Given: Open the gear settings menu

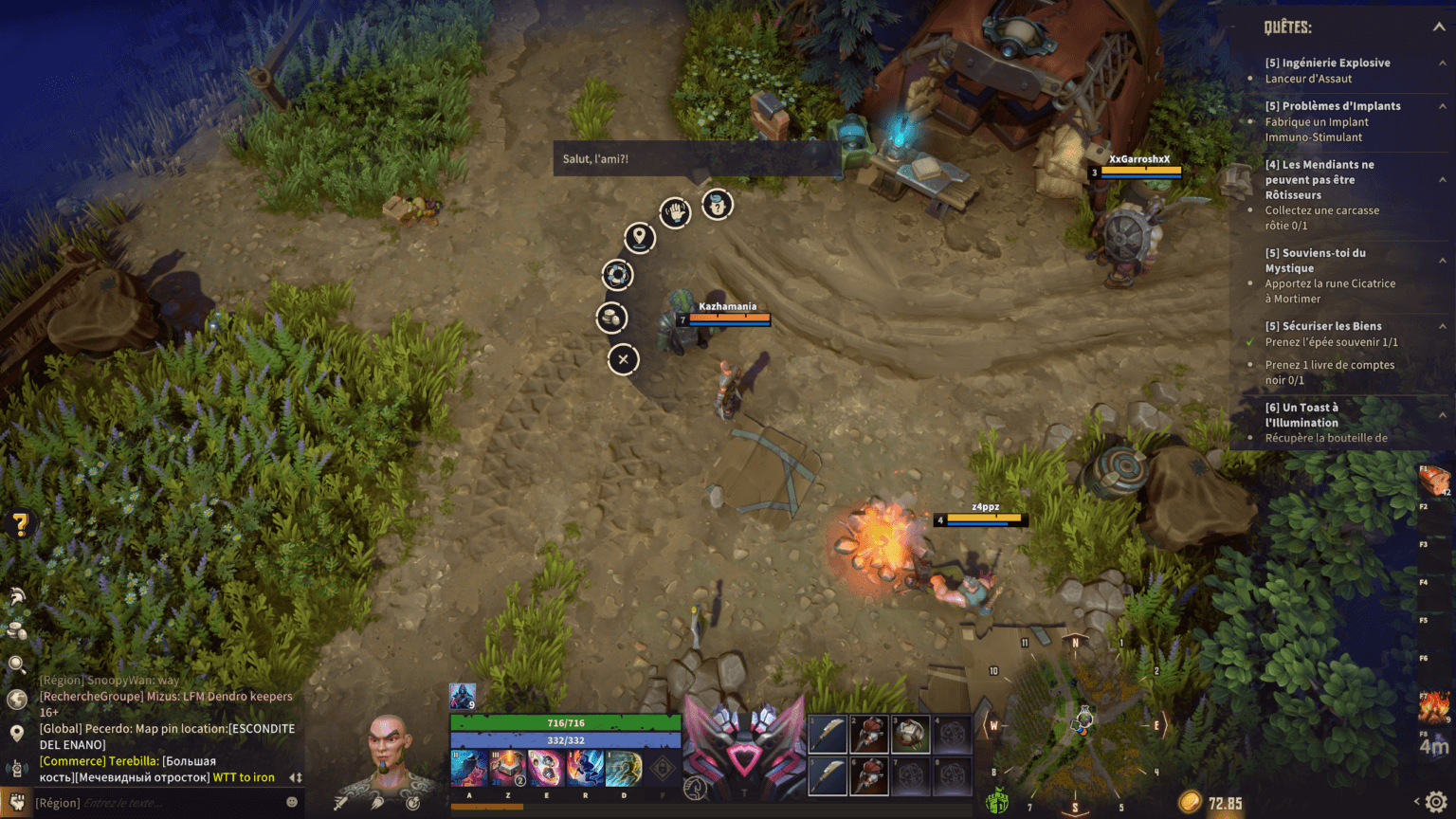Looking at the screenshot, I should pyautogui.click(x=1436, y=802).
